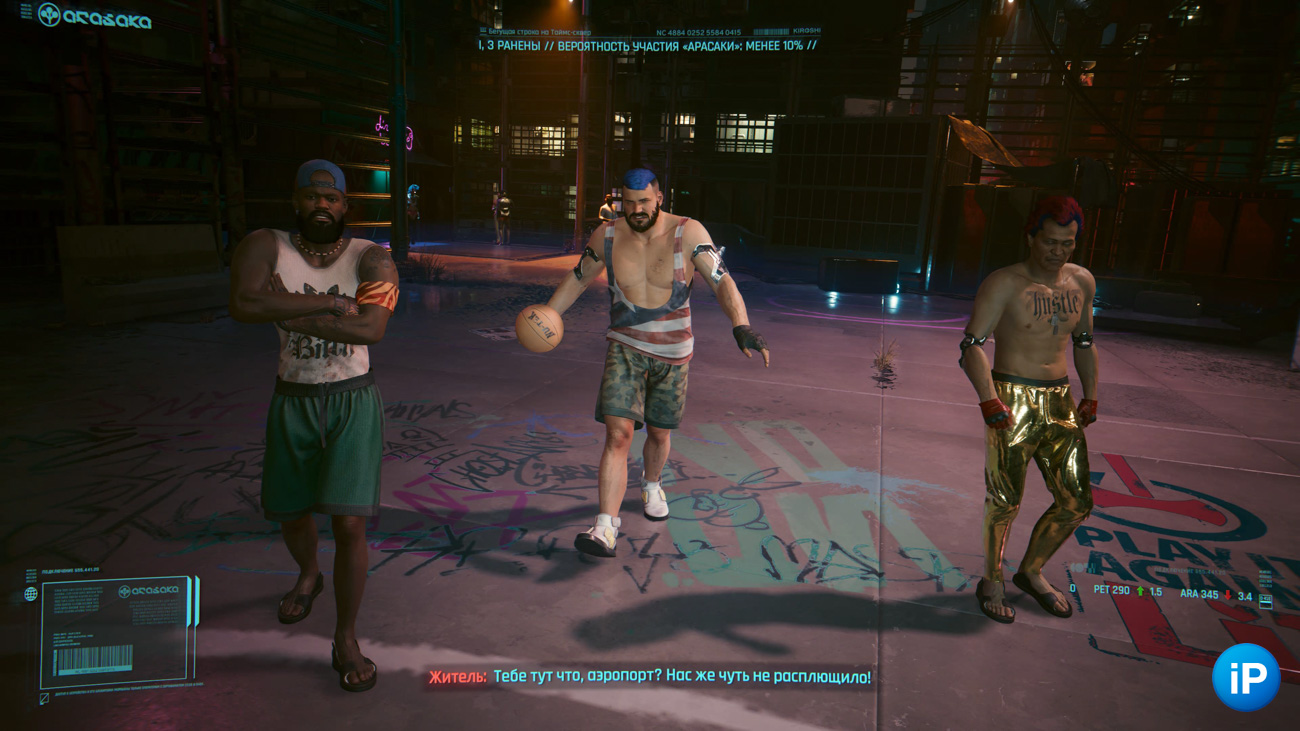Select the globe icon beside the Arasaka panel

coord(31,594)
